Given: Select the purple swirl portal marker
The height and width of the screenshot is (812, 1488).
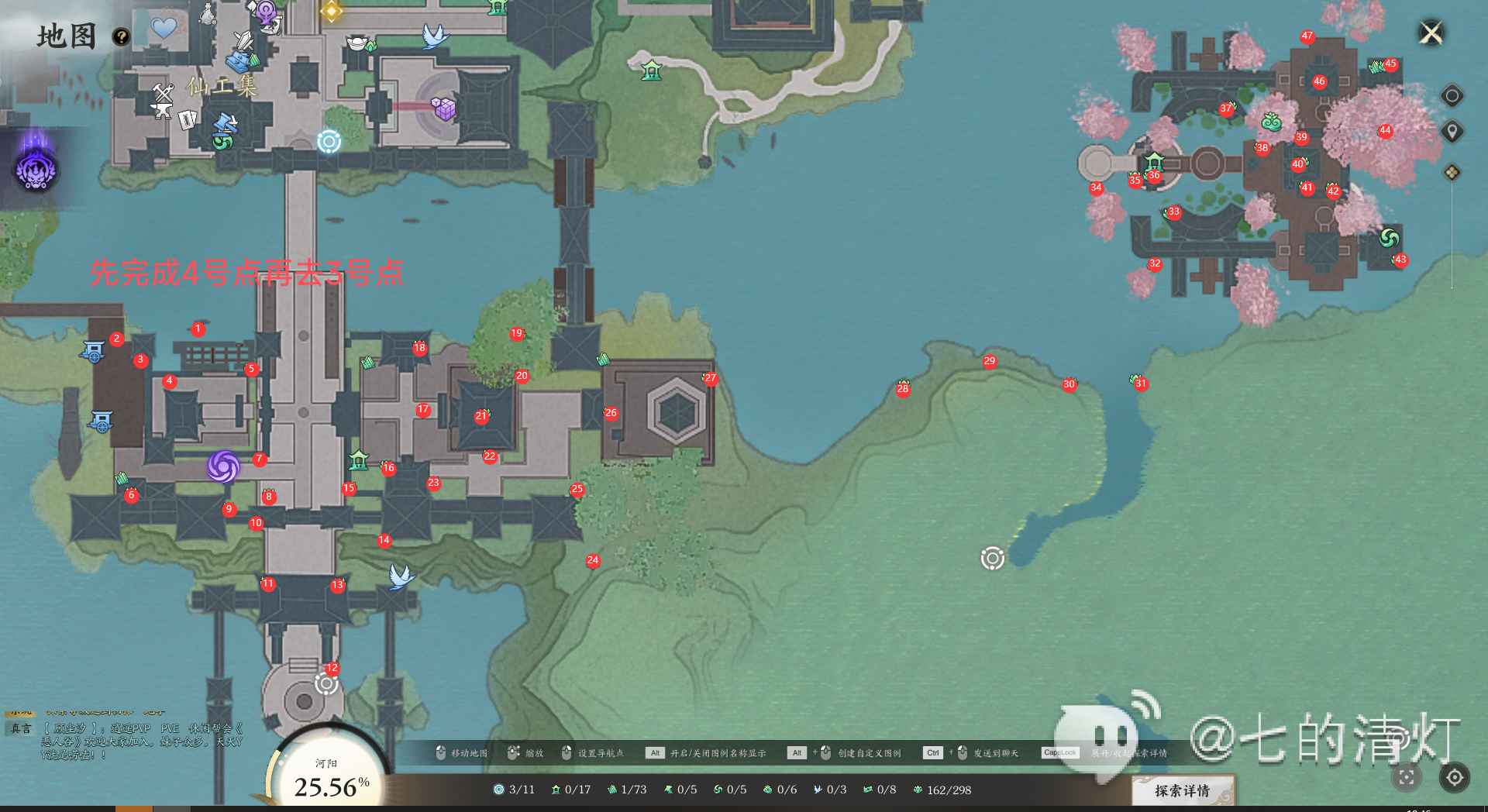Looking at the screenshot, I should 223,466.
